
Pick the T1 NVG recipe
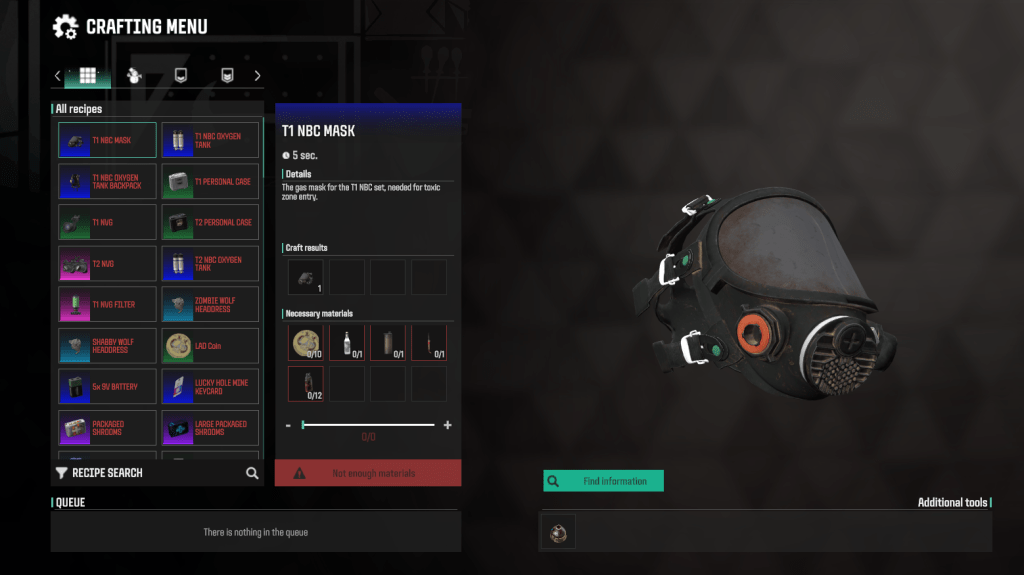point(107,222)
